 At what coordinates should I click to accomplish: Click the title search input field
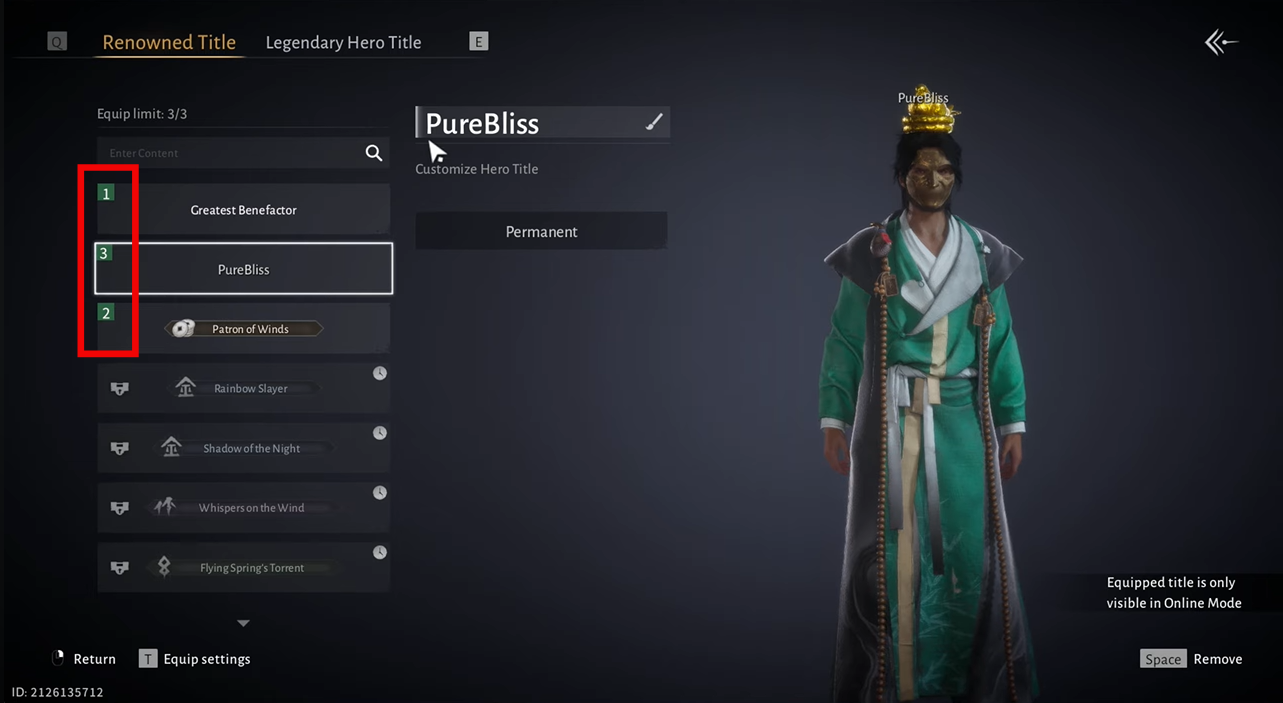[230, 153]
